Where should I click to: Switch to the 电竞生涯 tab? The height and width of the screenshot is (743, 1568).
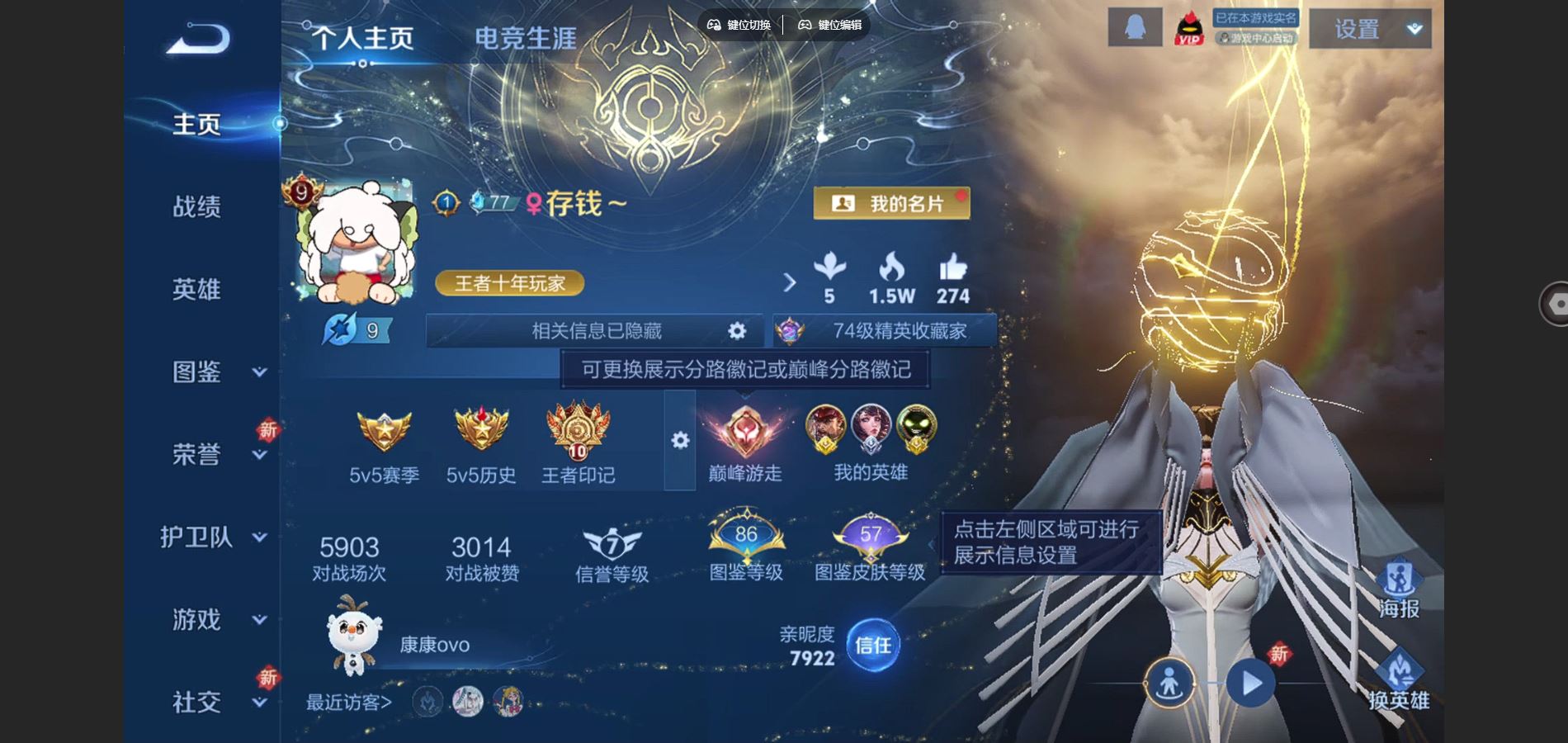[527, 35]
